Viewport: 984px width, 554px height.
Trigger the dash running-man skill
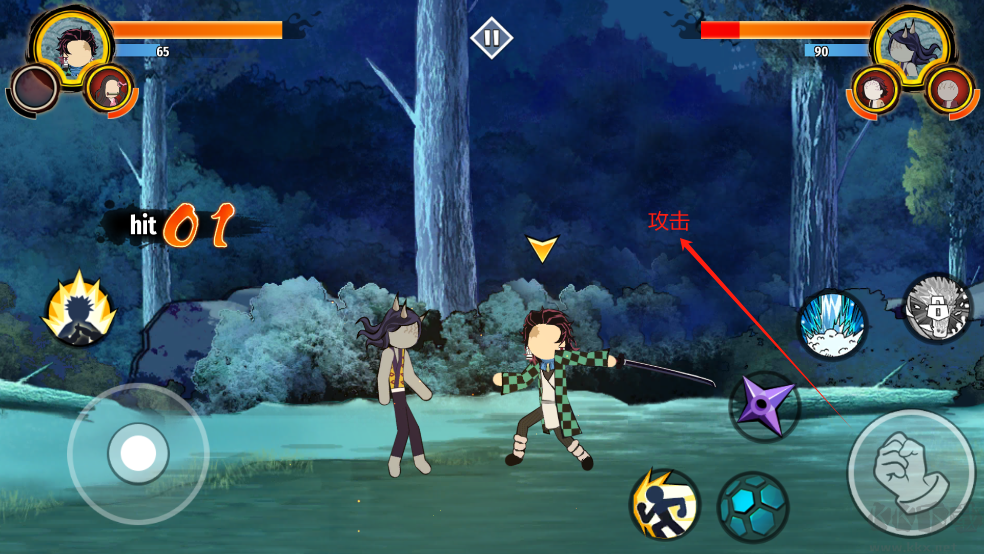(x=664, y=504)
